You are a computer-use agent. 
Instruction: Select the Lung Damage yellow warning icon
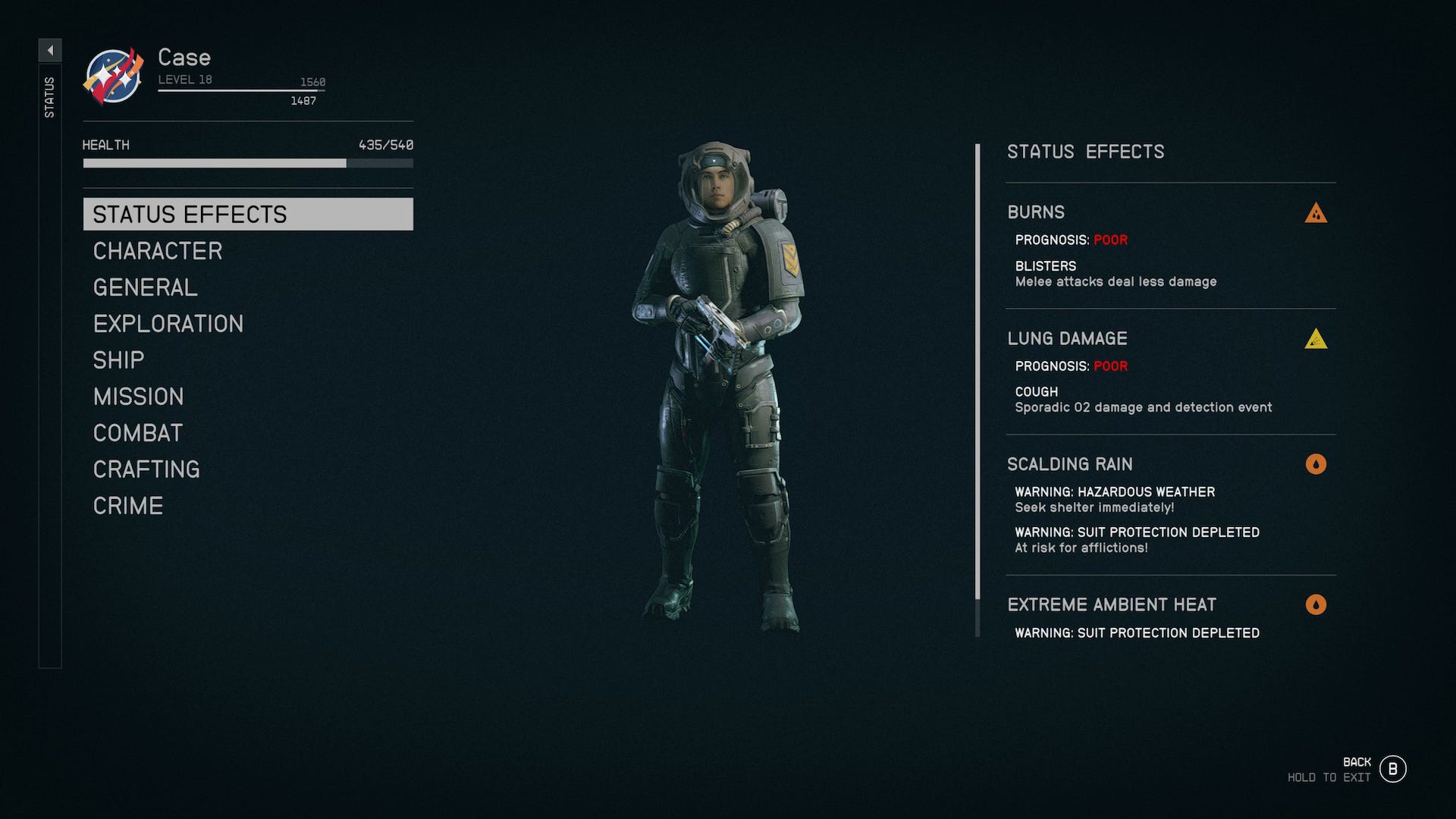(1316, 340)
